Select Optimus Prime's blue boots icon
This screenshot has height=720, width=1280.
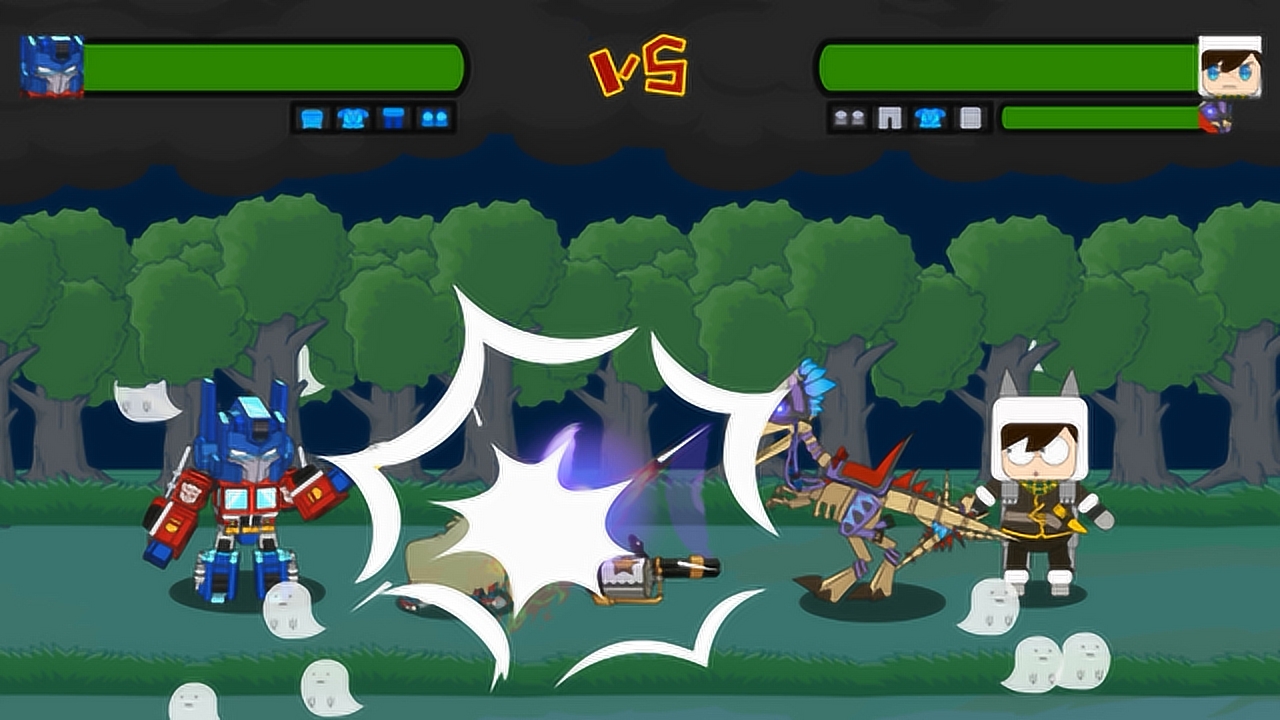[434, 118]
